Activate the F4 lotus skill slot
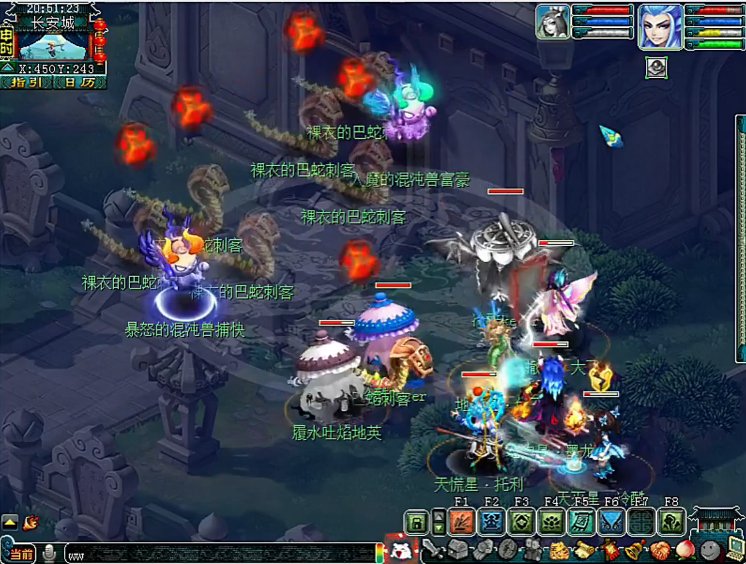 point(551,521)
